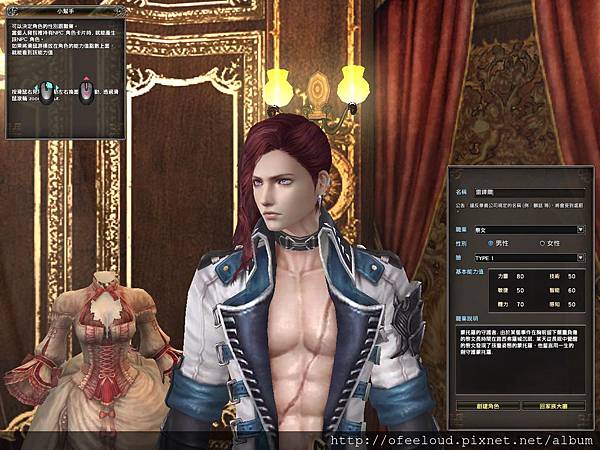Return to the family hall (回家族大廳)
The height and width of the screenshot is (450, 600).
tap(553, 405)
